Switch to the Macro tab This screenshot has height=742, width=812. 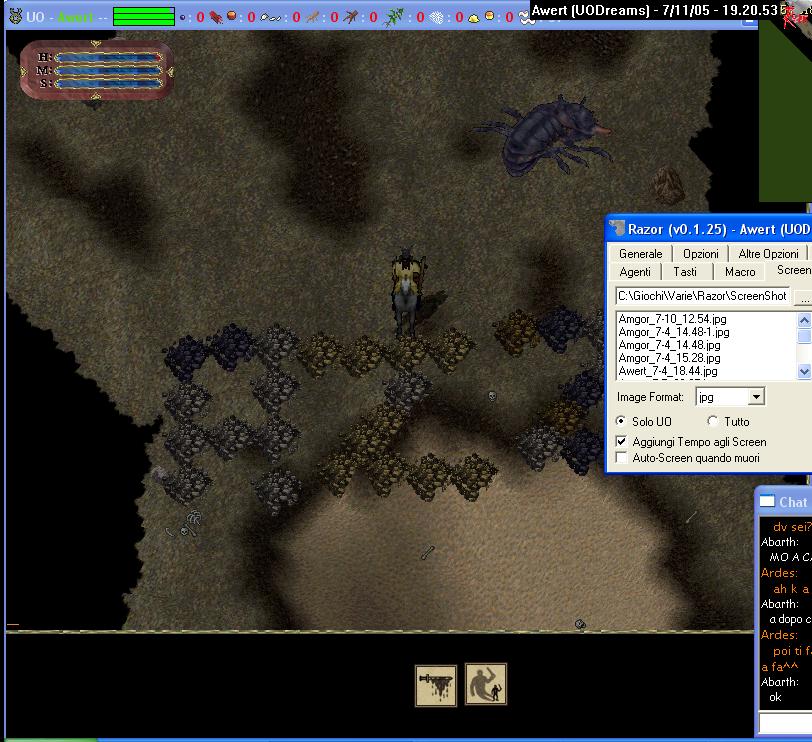[x=740, y=272]
